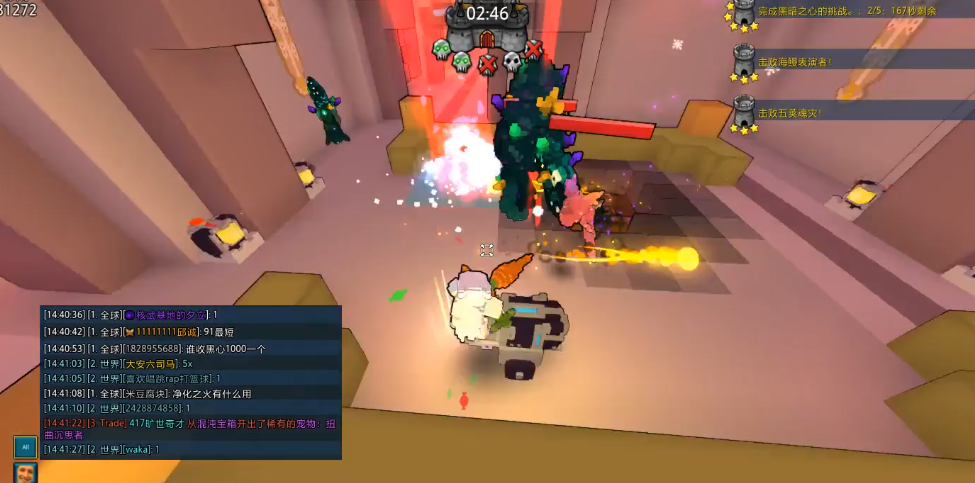Screen dimensions: 975x483
Task: Click the player name 1828955688 in chat
Action: (150, 348)
